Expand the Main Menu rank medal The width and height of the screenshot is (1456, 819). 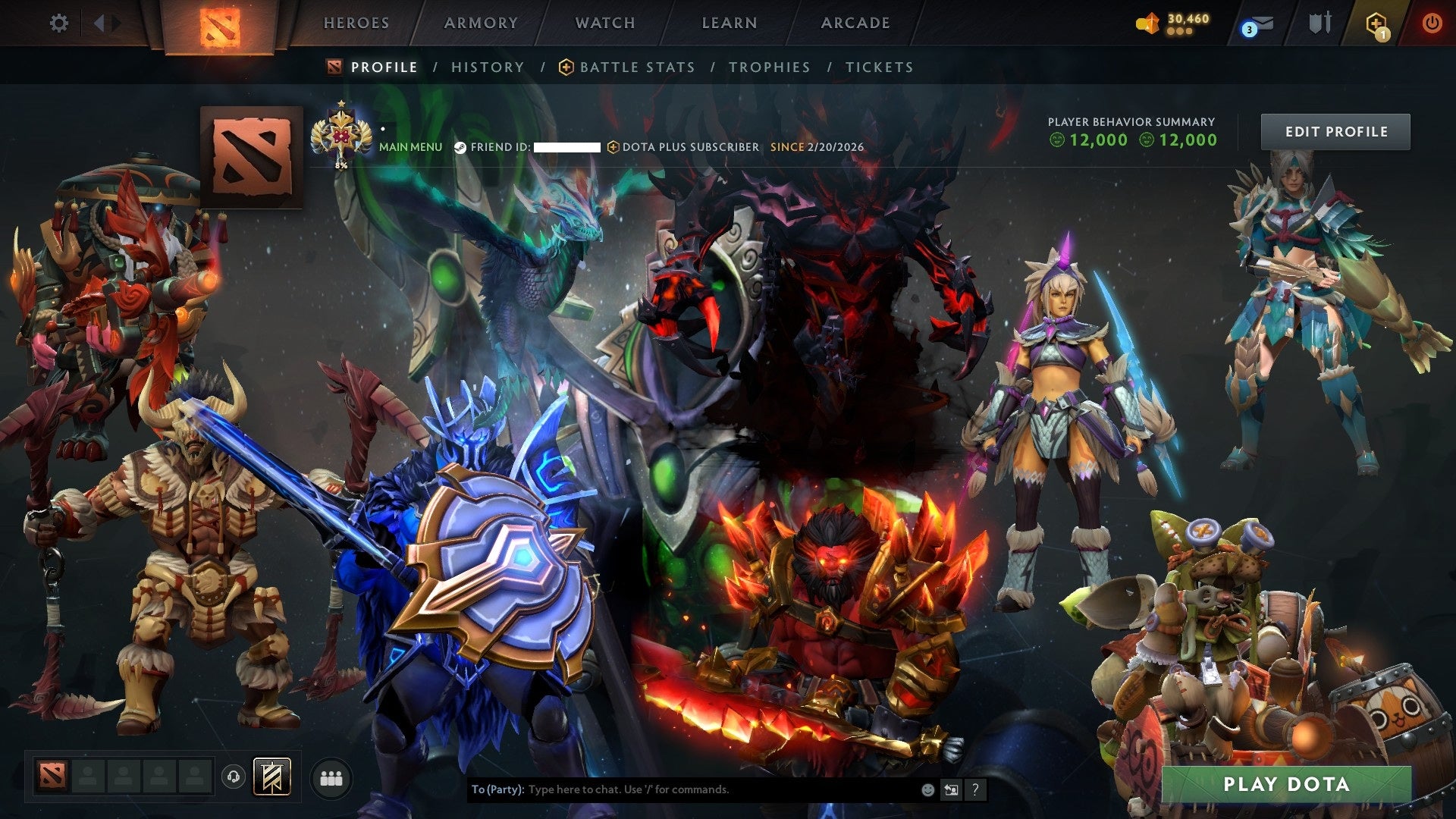pos(343,135)
